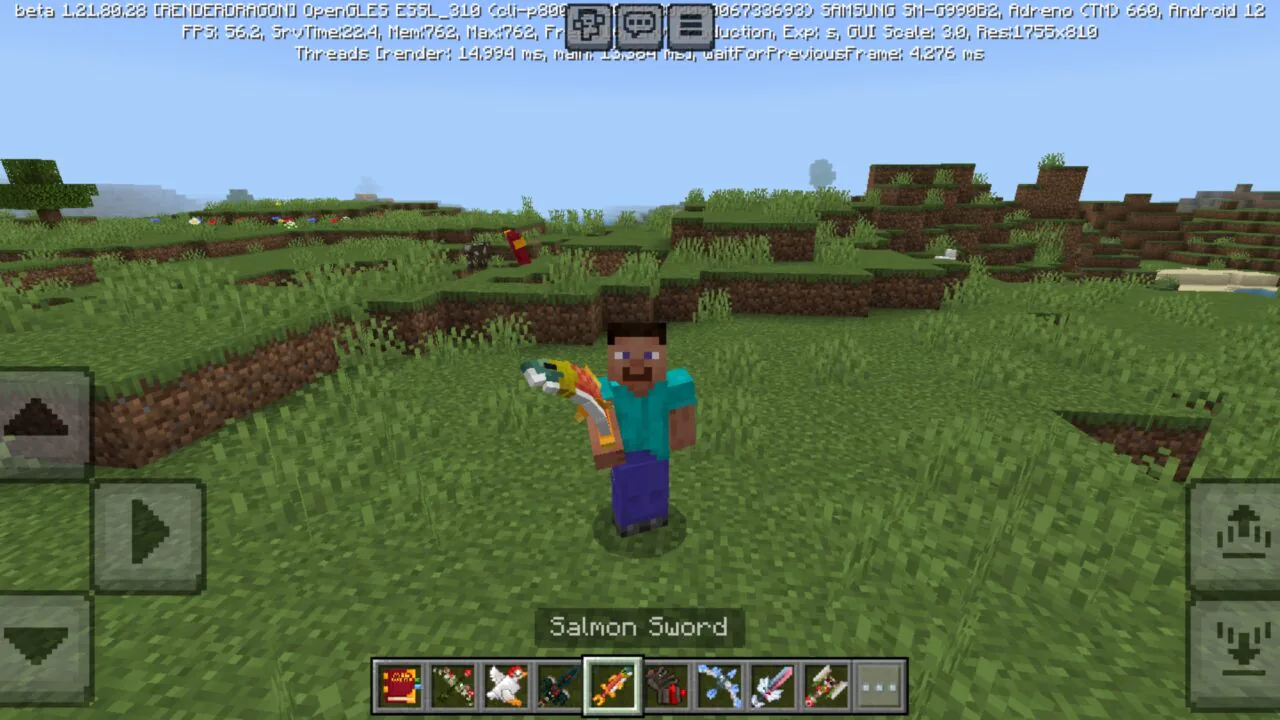Open the emote menu button

click(x=589, y=25)
